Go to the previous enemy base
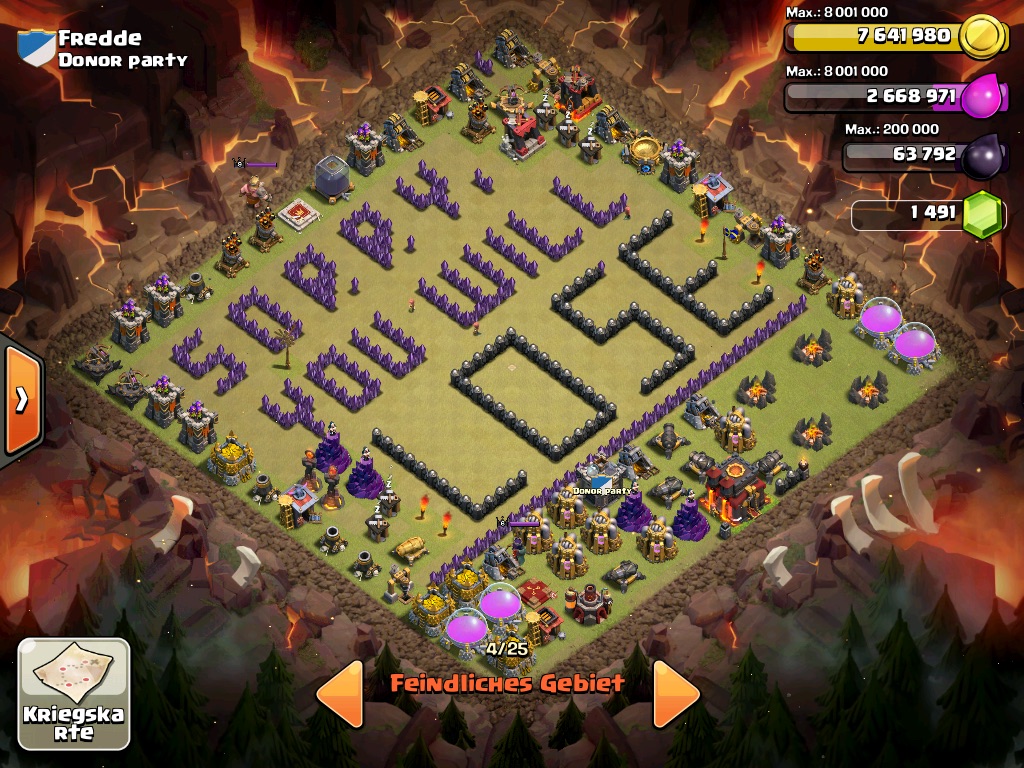 click(x=339, y=693)
